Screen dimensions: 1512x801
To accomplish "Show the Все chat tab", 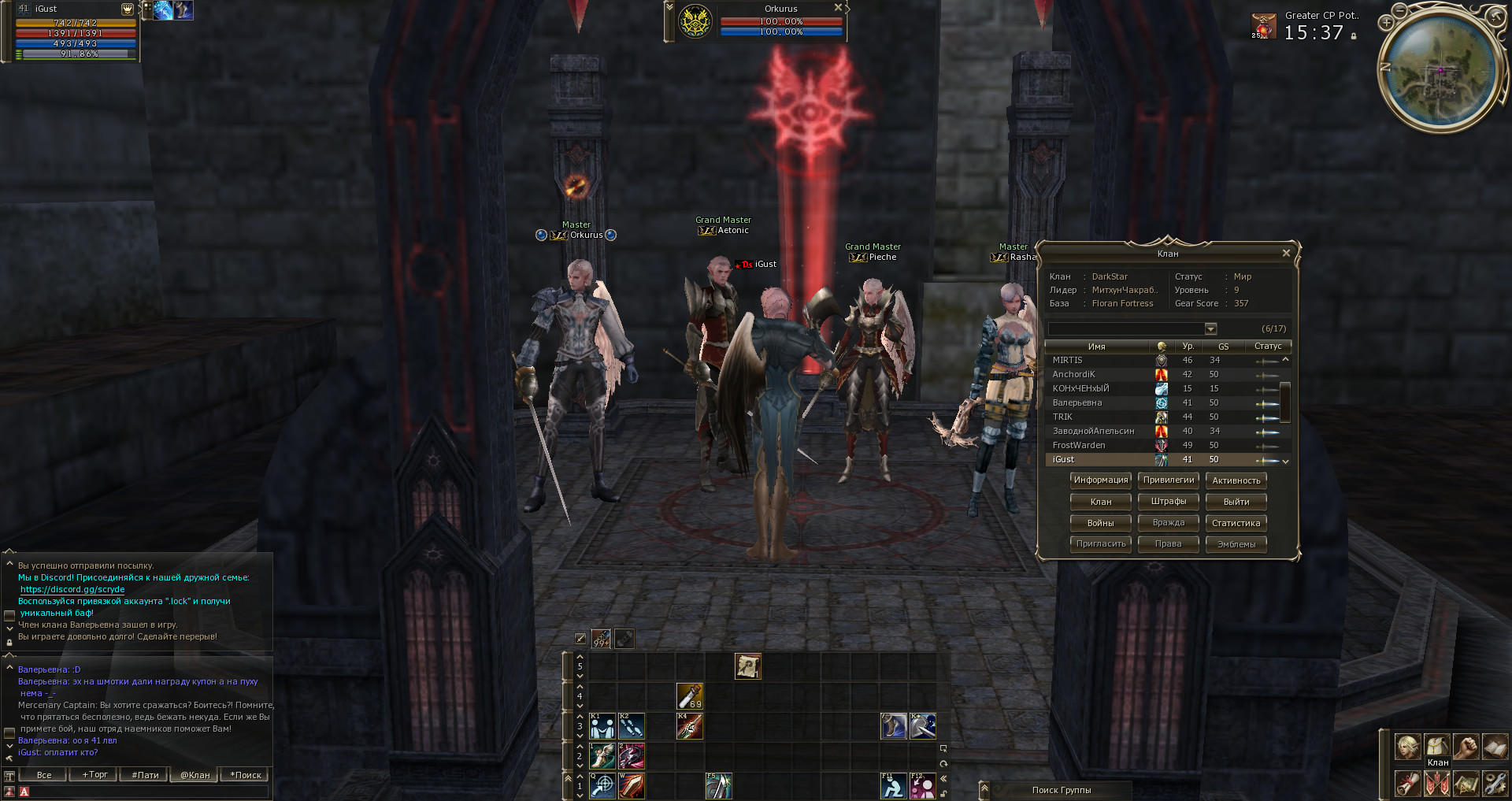I will coord(44,775).
